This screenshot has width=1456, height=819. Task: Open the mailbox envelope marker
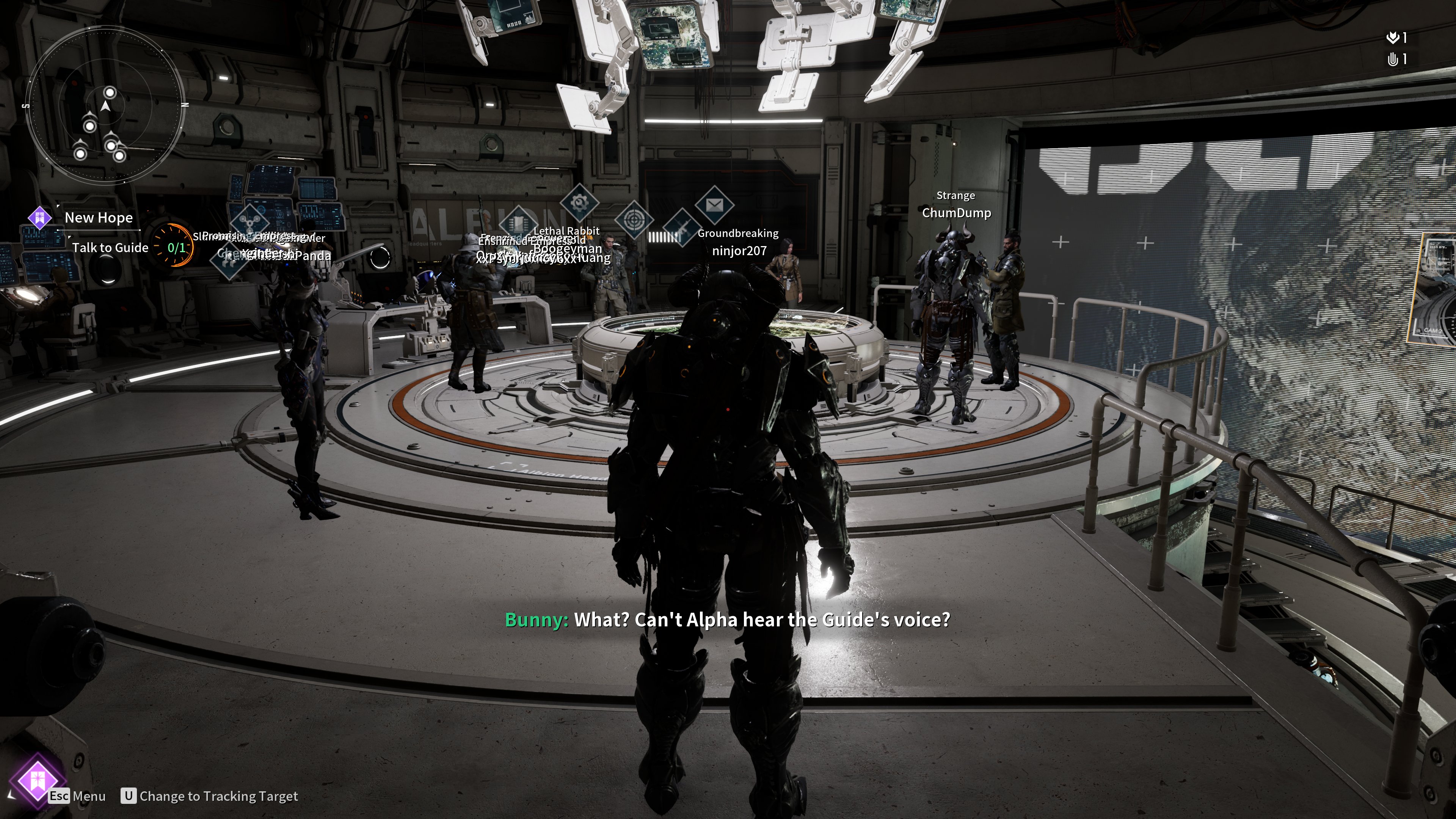click(714, 204)
